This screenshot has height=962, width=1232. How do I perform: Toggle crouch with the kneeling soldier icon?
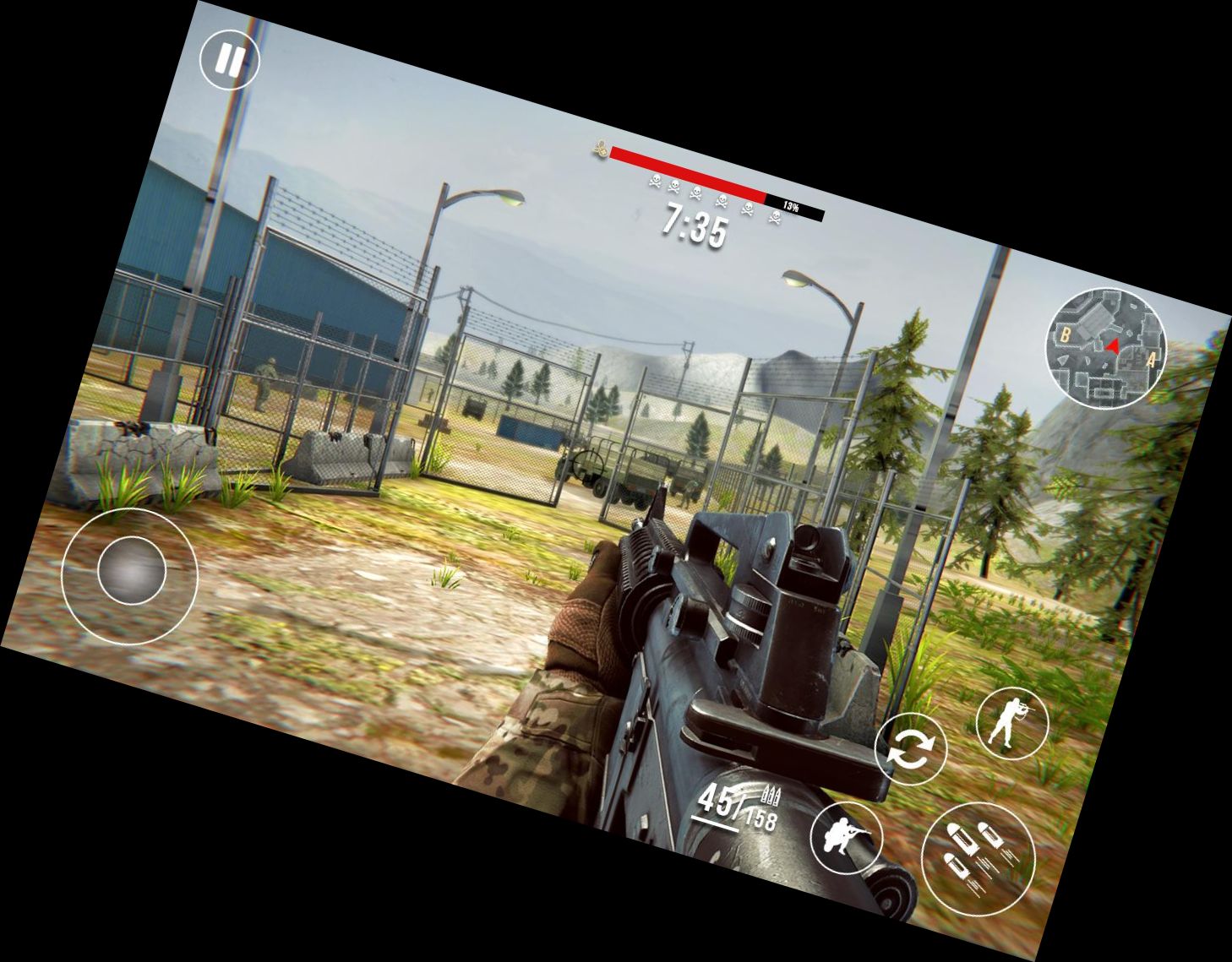(847, 837)
